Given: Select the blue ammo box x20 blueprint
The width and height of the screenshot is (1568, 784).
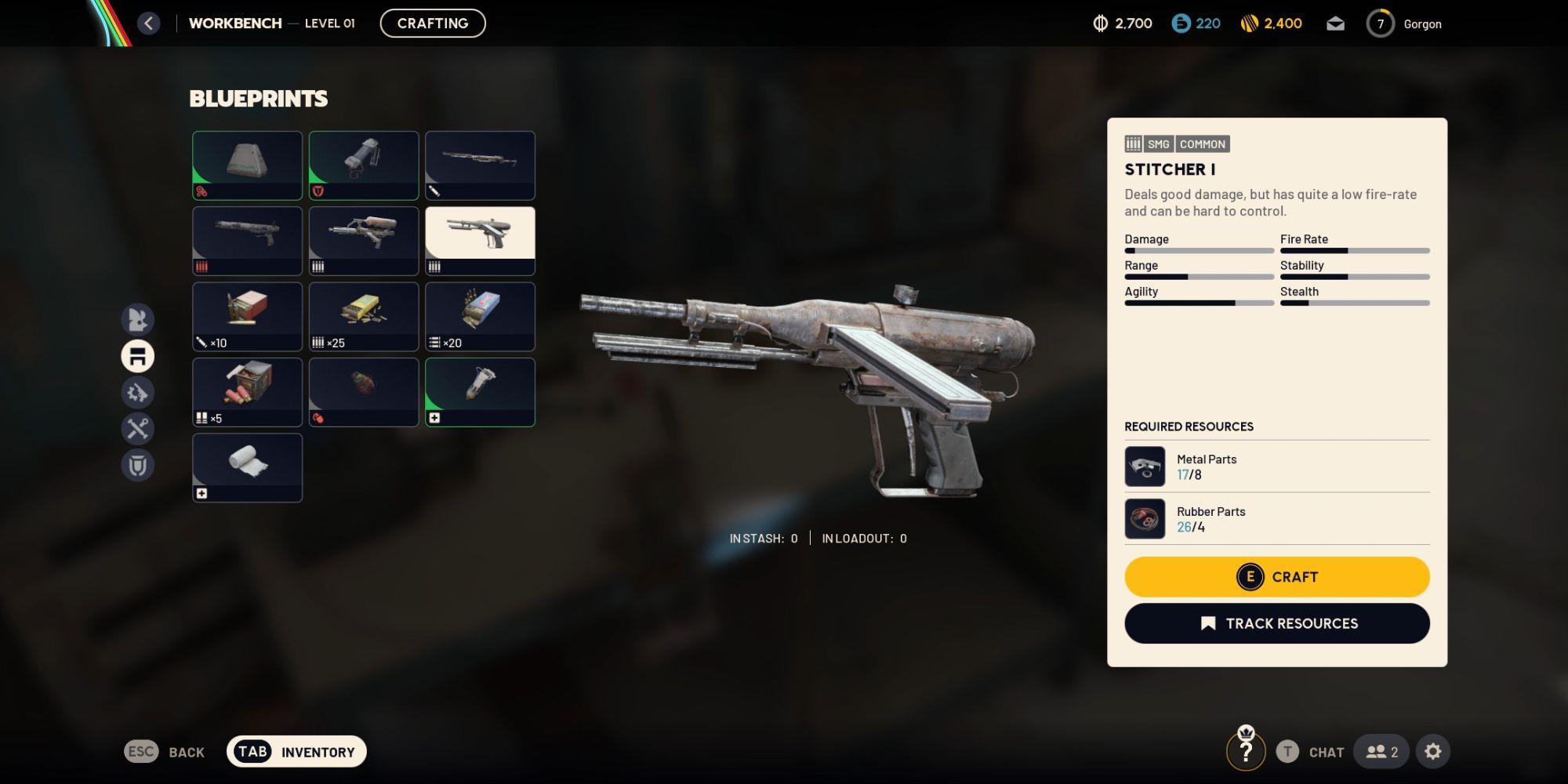Looking at the screenshot, I should [x=480, y=316].
